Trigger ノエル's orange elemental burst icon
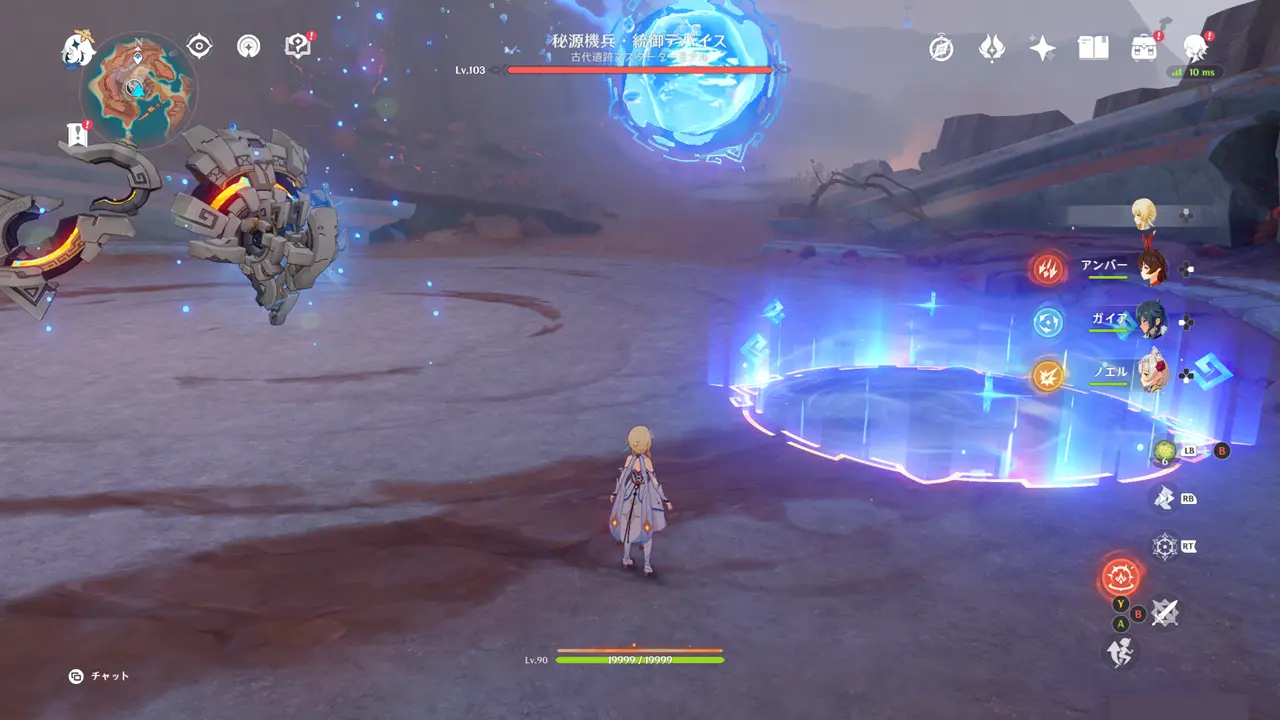1280x720 pixels. pos(1048,375)
